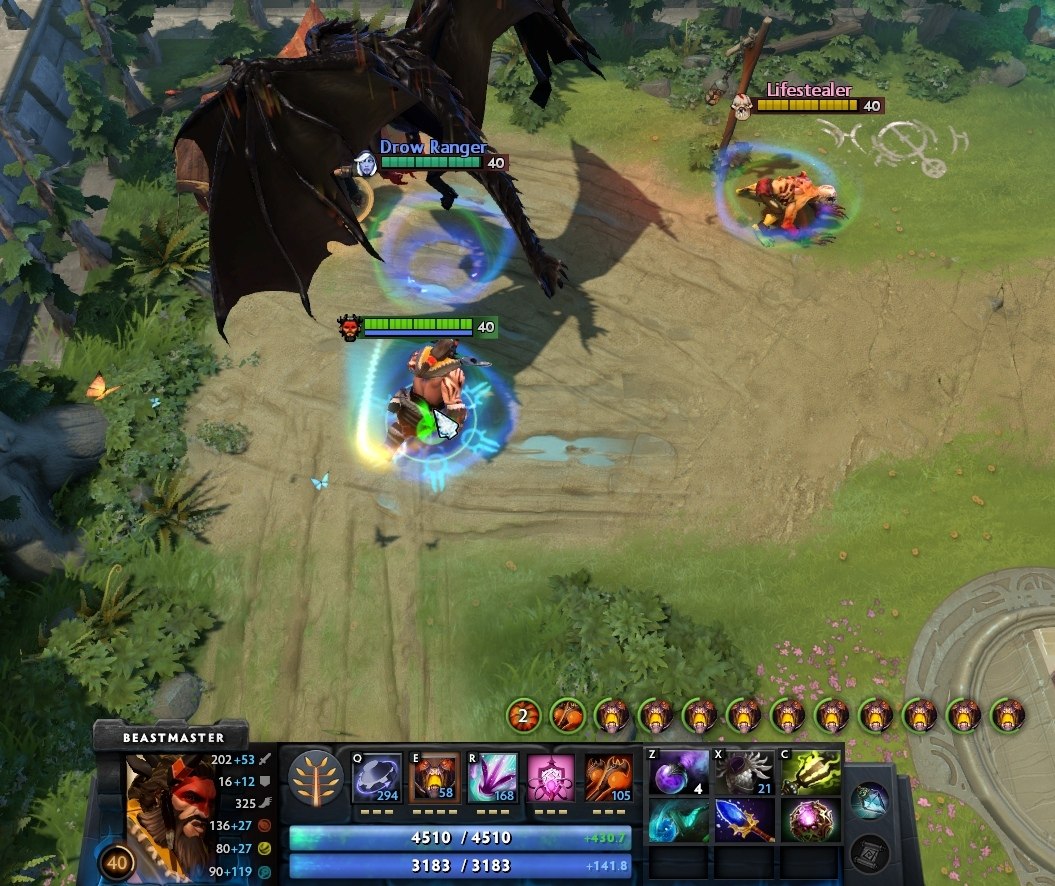Image resolution: width=1055 pixels, height=886 pixels.
Task: Activate the roaring beast ability on E
Action: click(x=435, y=778)
